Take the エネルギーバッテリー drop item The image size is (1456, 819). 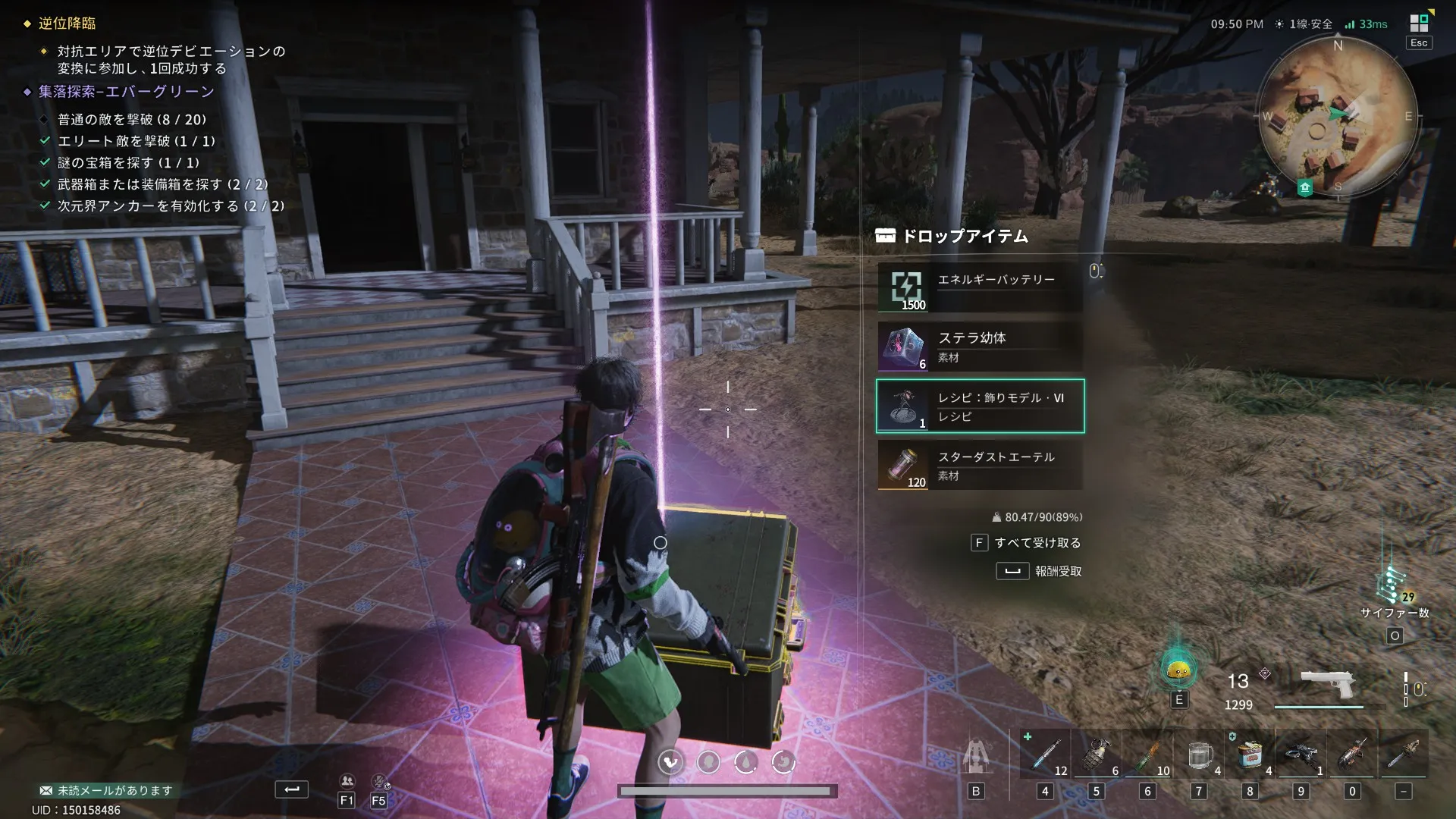(x=980, y=287)
